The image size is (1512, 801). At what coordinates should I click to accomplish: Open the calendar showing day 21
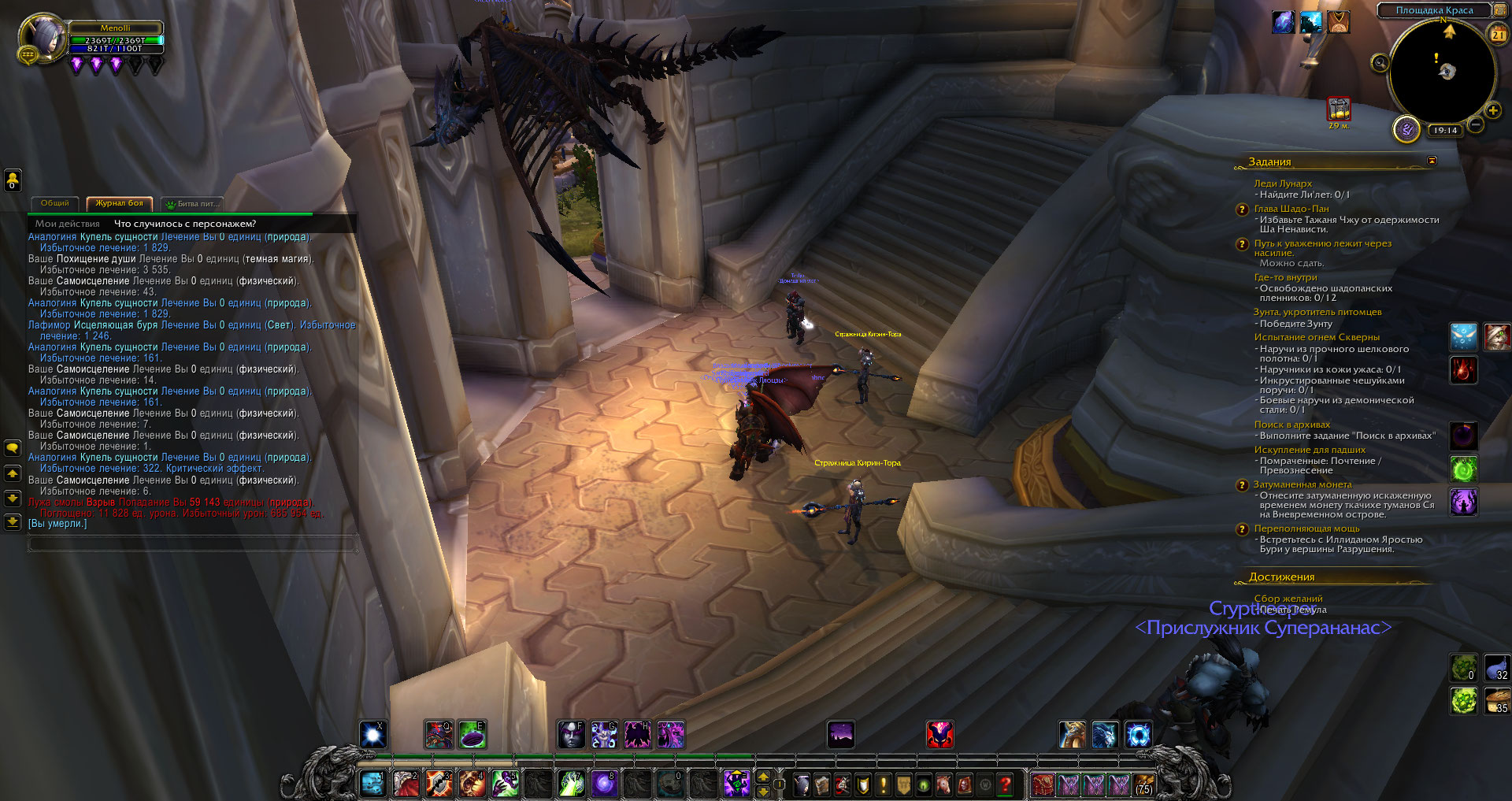point(1497,34)
